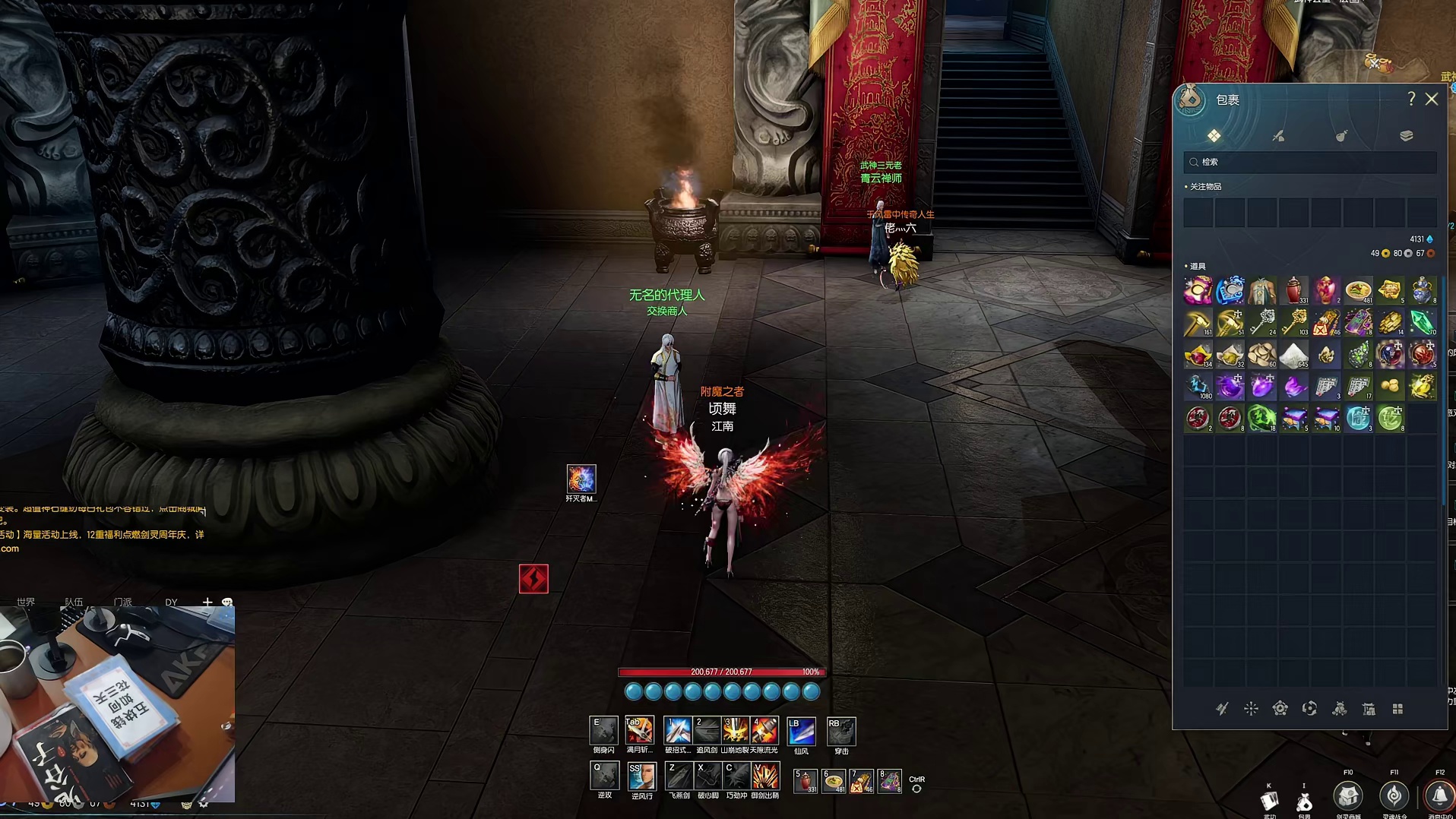Use the 满月斩 skill icon
Viewport: 1456px width, 819px height.
(x=639, y=731)
